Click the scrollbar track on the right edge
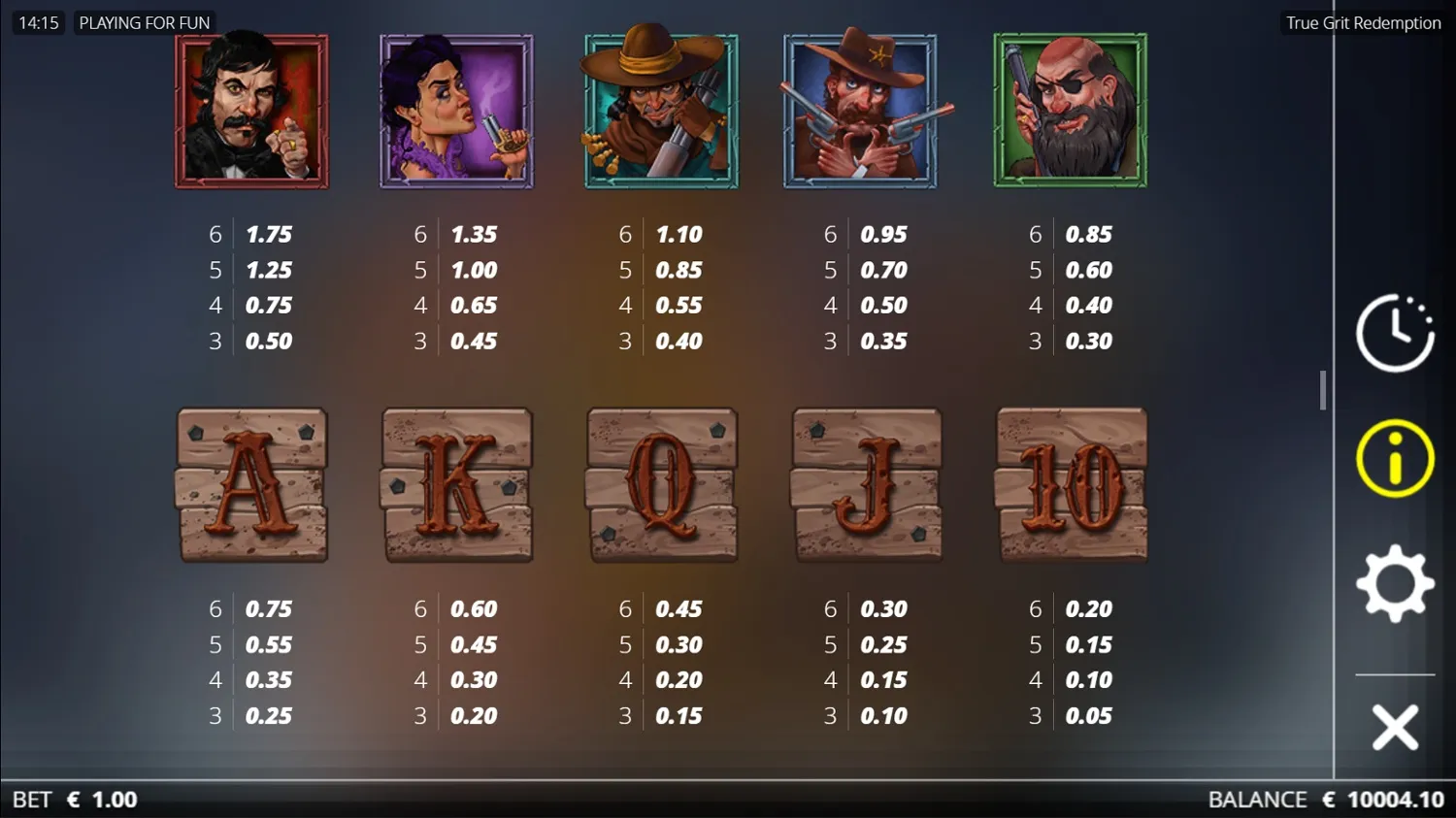This screenshot has height=818, width=1456. (1323, 388)
